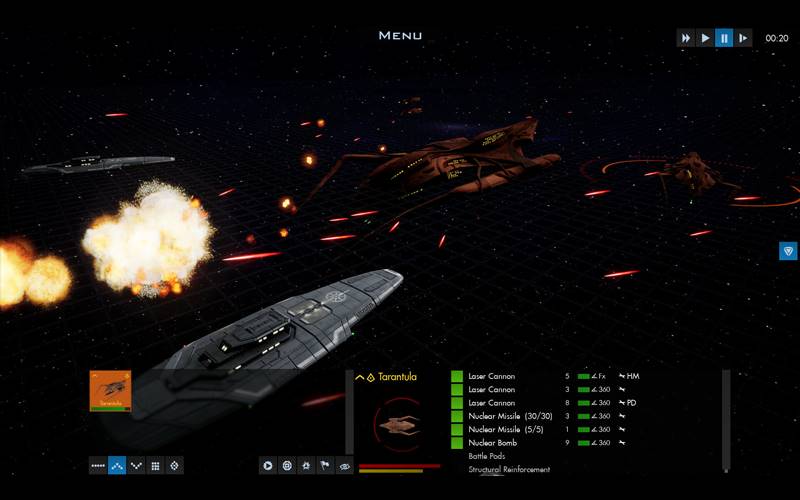Open the Menu at the top
The image size is (800, 500).
point(400,36)
